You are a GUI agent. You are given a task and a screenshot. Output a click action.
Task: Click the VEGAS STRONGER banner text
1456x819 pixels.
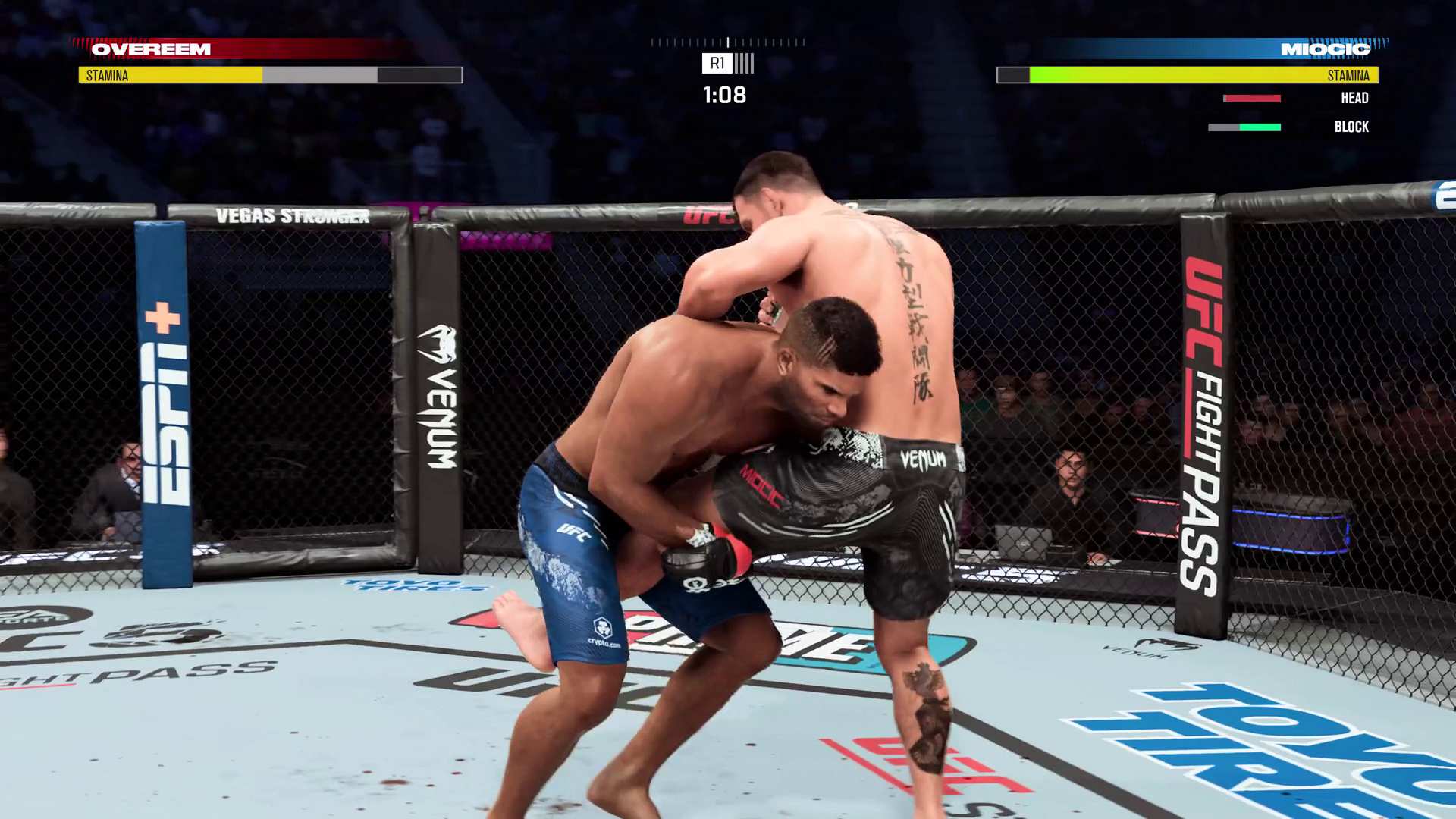292,215
